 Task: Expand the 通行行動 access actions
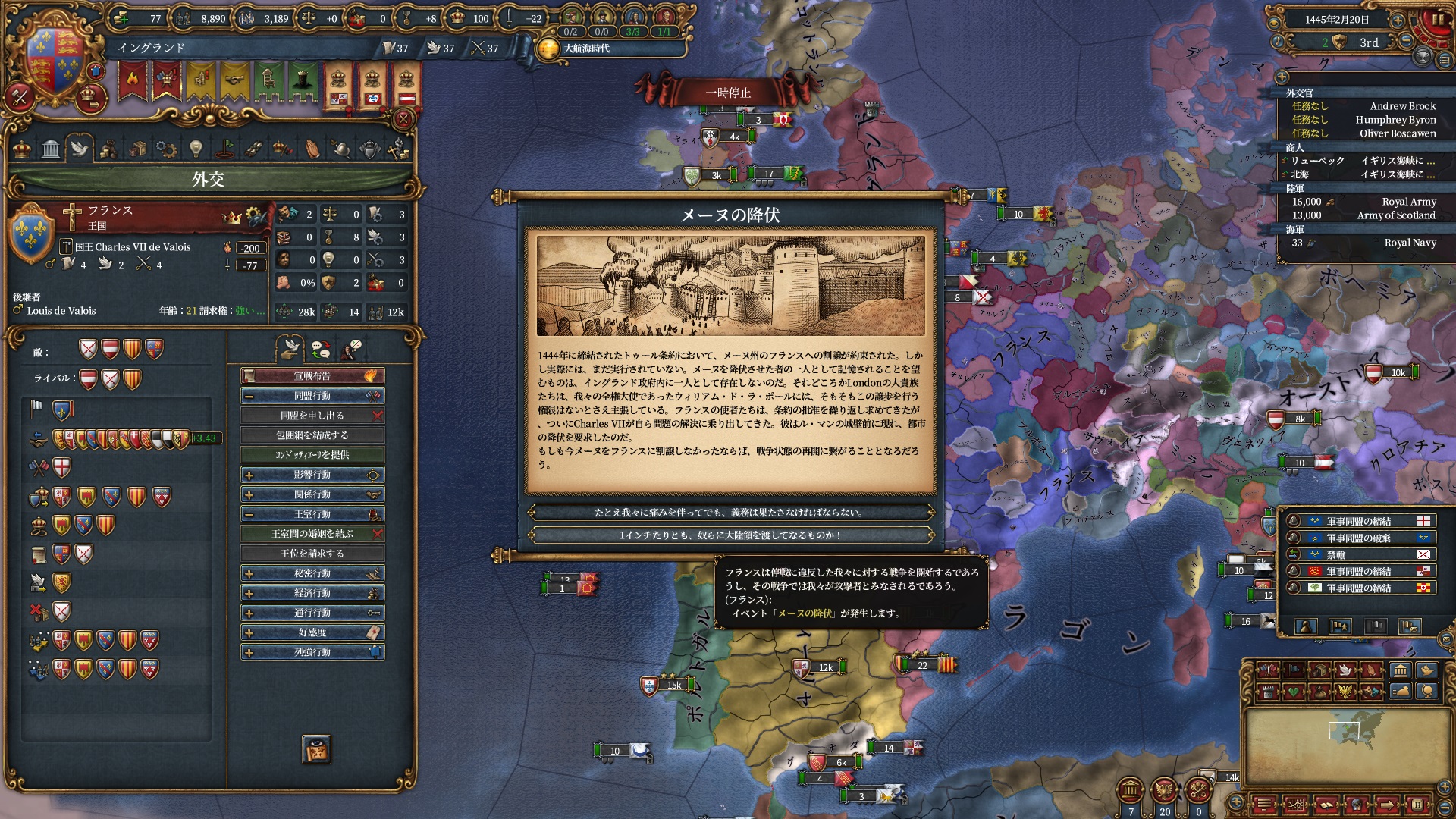(x=312, y=613)
